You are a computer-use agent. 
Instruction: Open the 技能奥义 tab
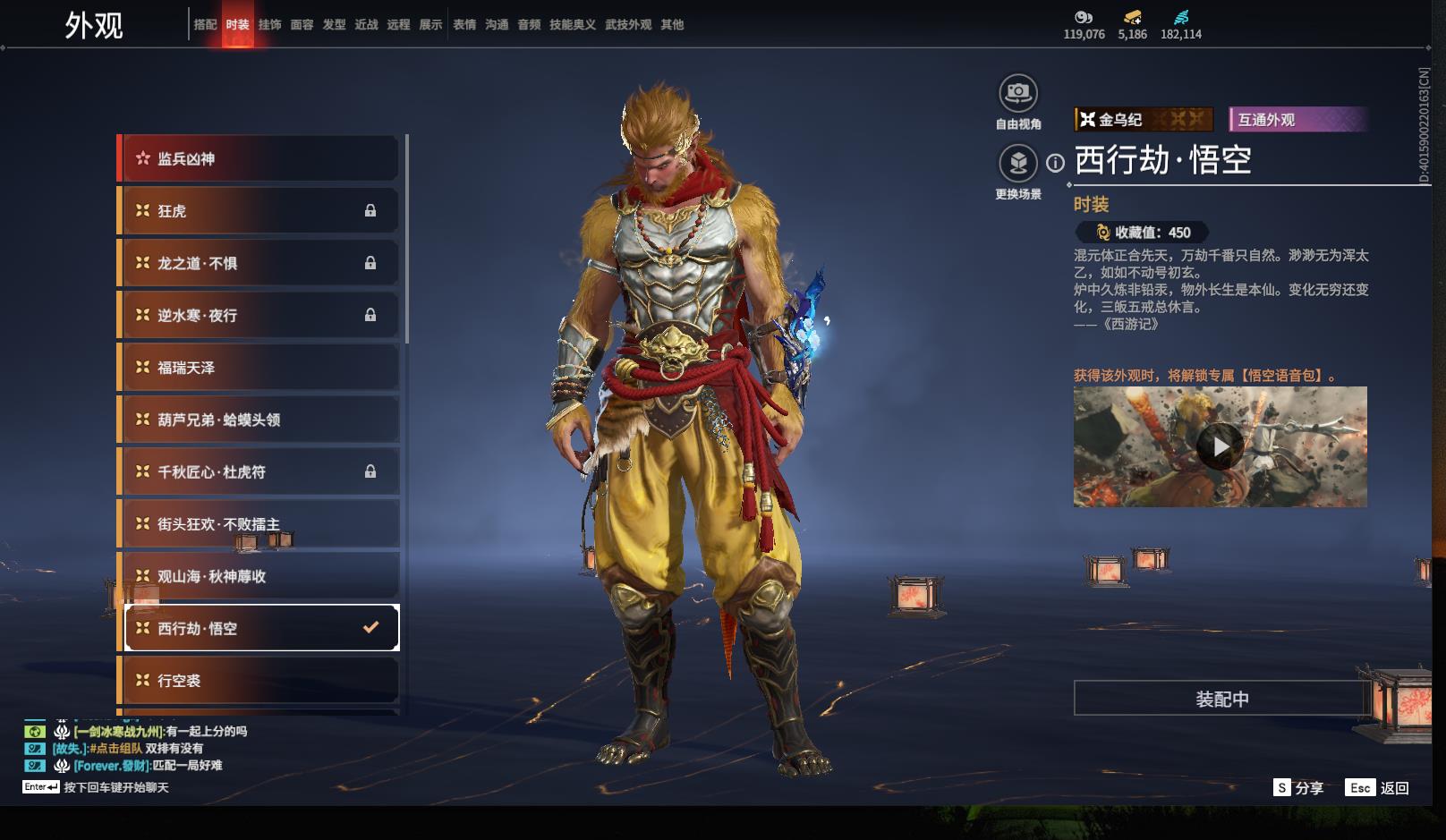572,25
